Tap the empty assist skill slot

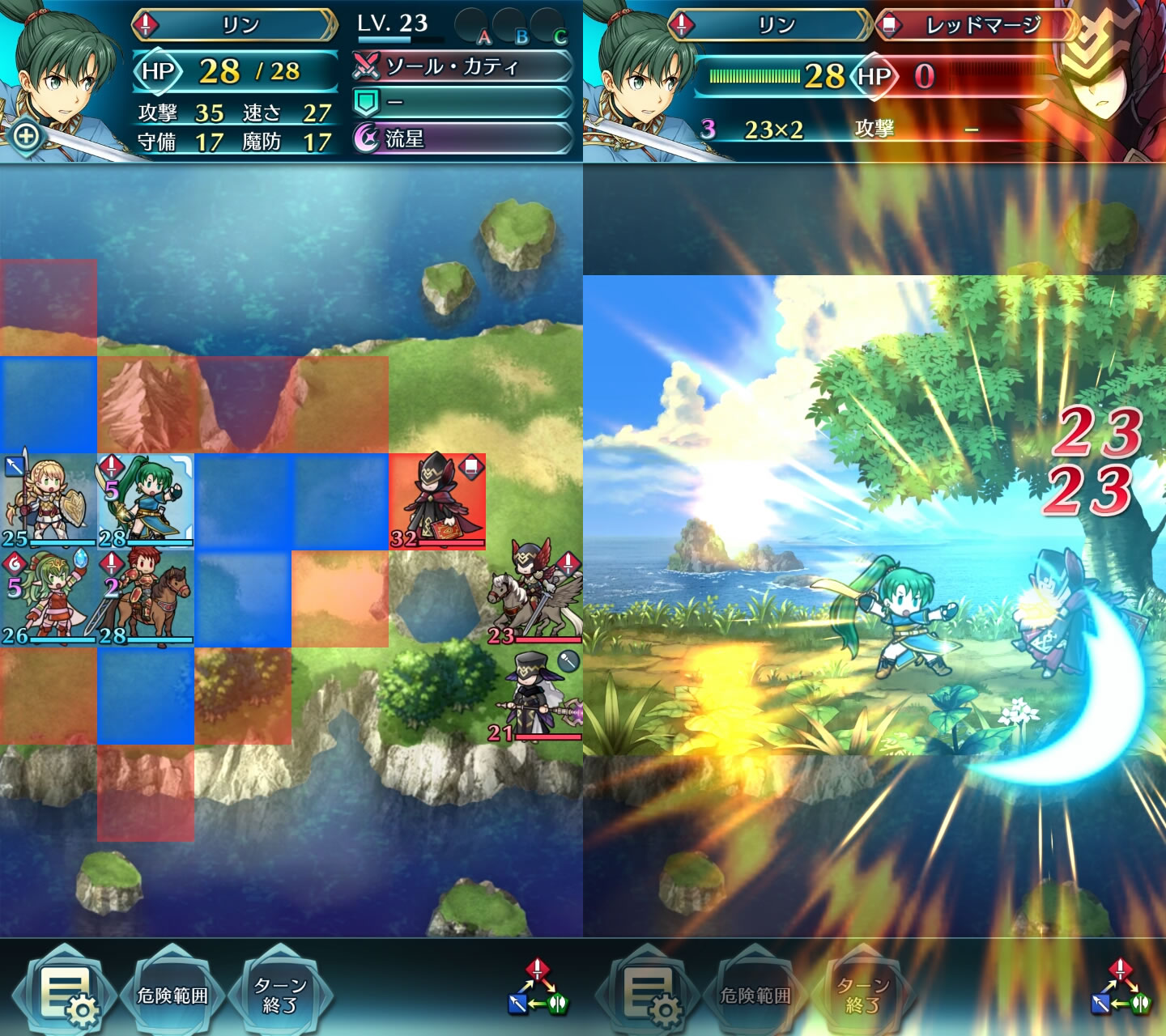click(462, 103)
